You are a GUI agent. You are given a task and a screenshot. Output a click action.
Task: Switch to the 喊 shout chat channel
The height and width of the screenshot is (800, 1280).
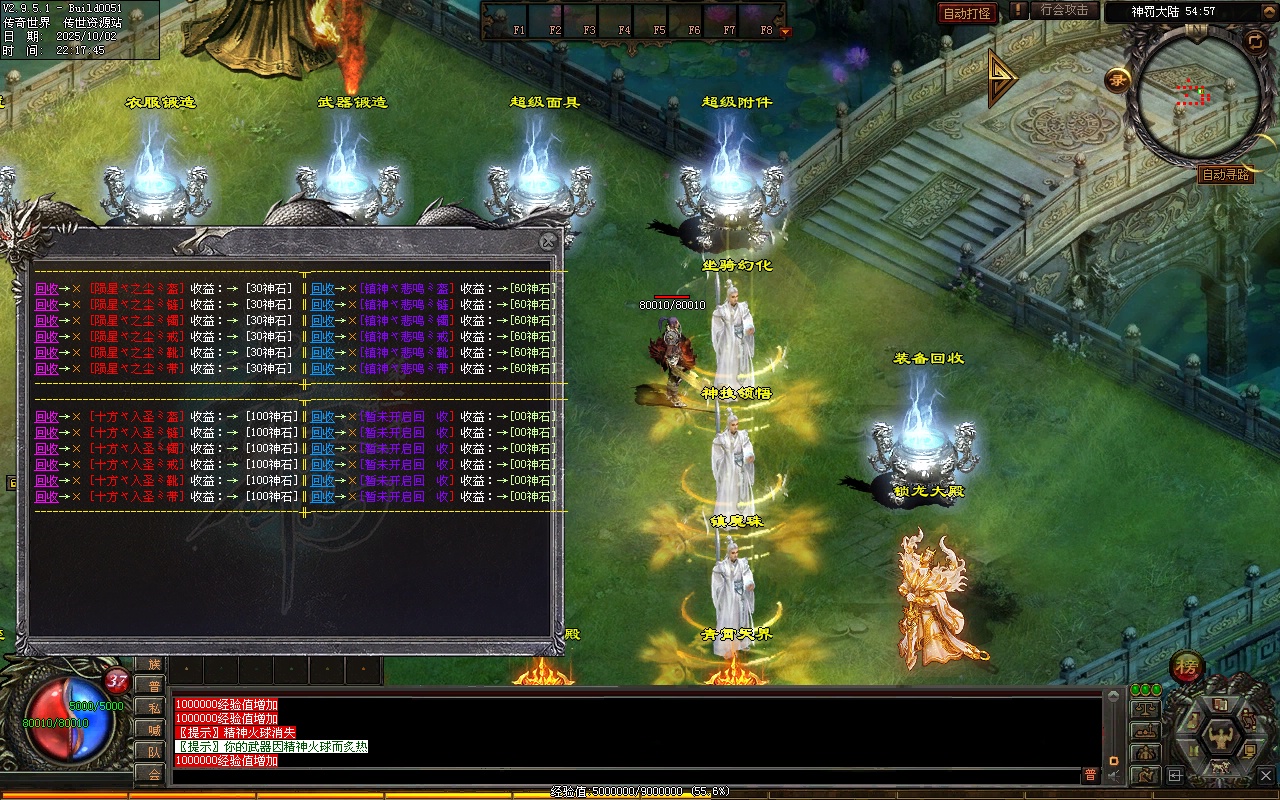[x=154, y=730]
